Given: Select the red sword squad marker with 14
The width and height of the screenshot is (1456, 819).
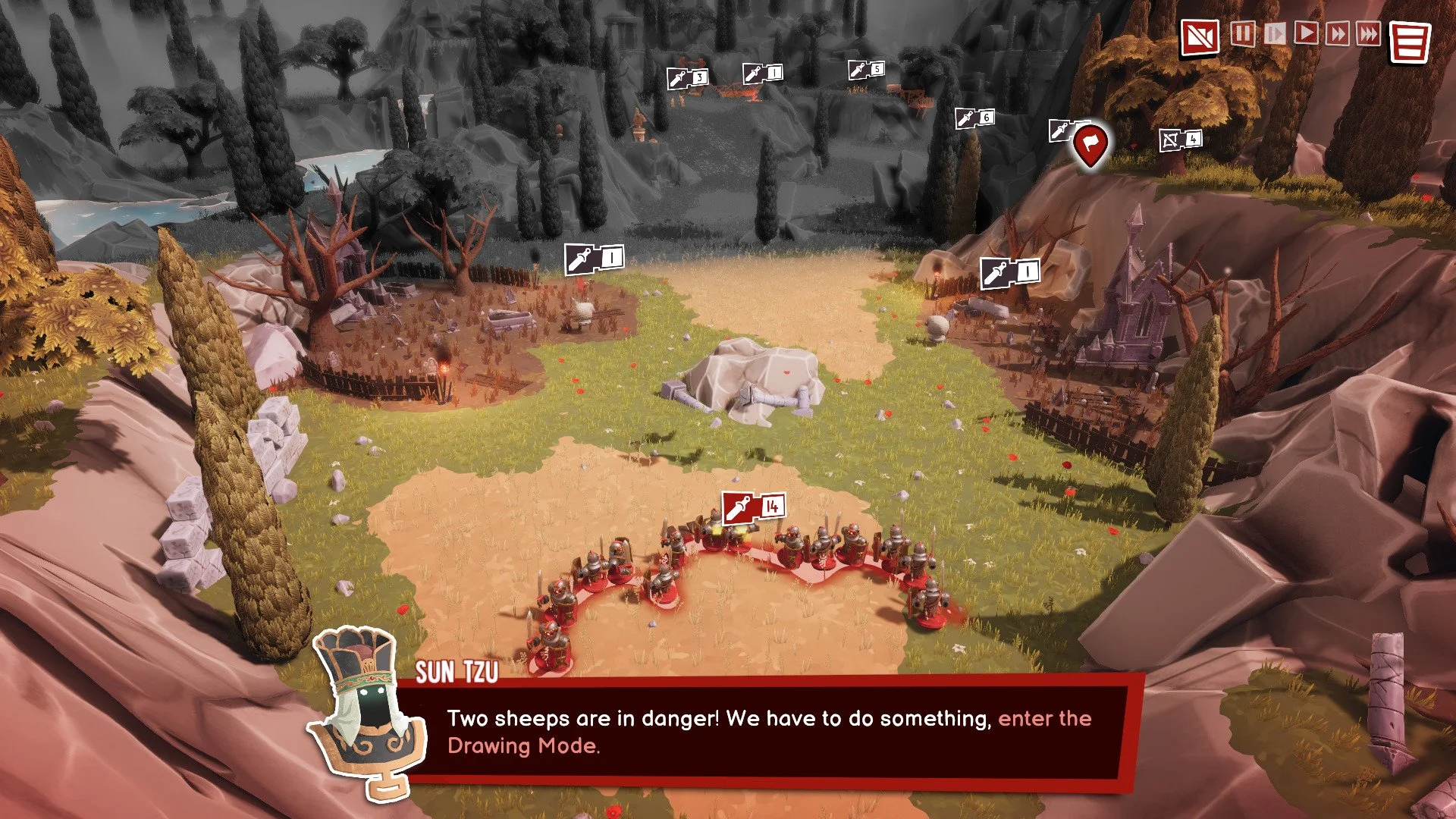Looking at the screenshot, I should click(753, 507).
